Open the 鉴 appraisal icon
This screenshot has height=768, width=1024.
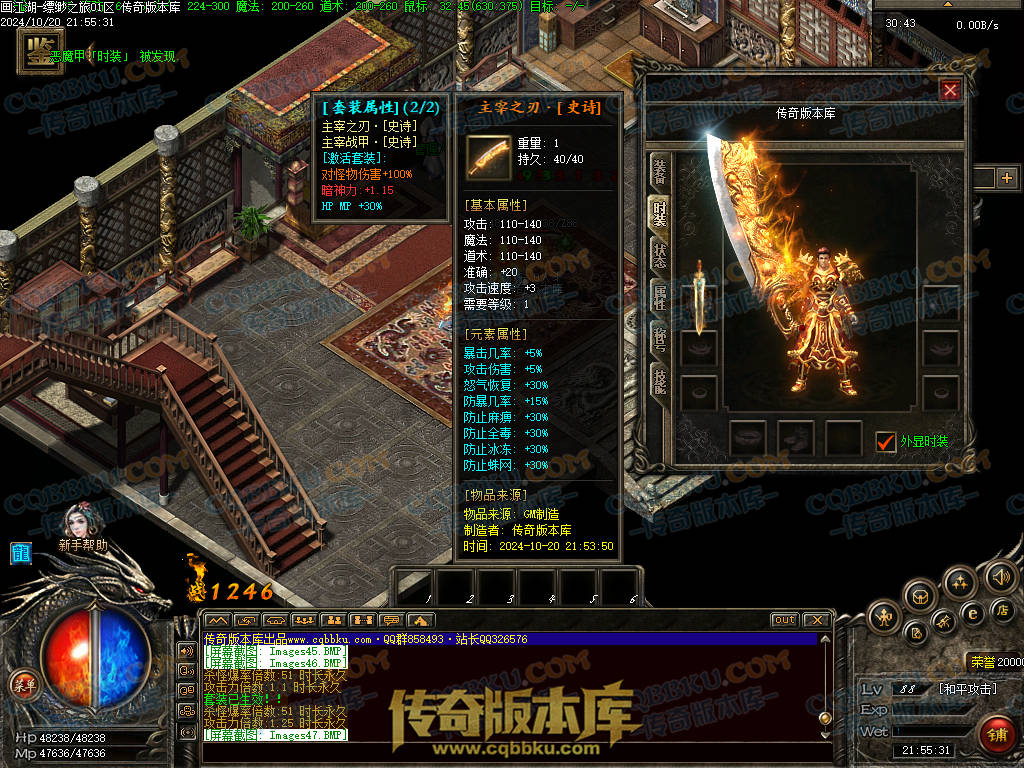click(37, 51)
